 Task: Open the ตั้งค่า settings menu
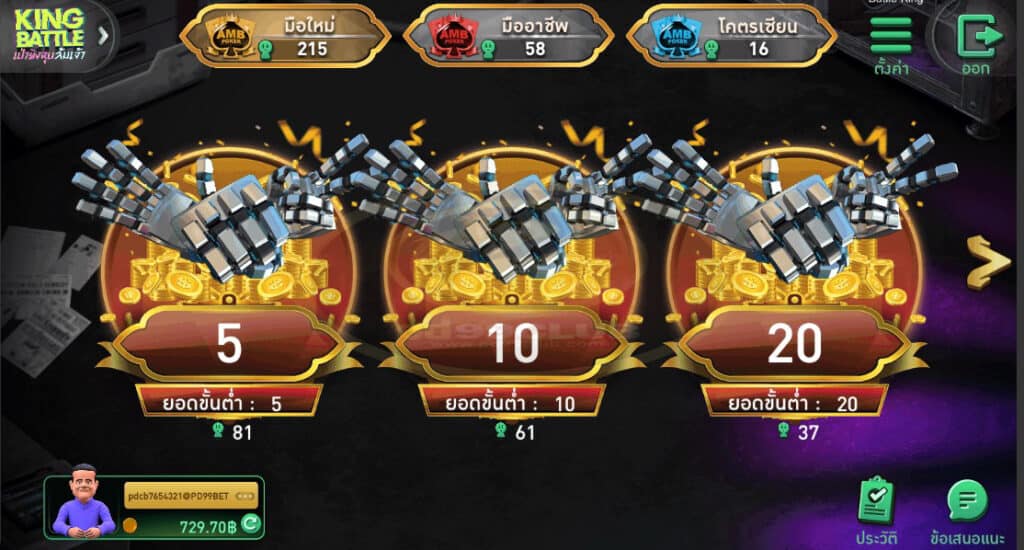pyautogui.click(x=890, y=45)
